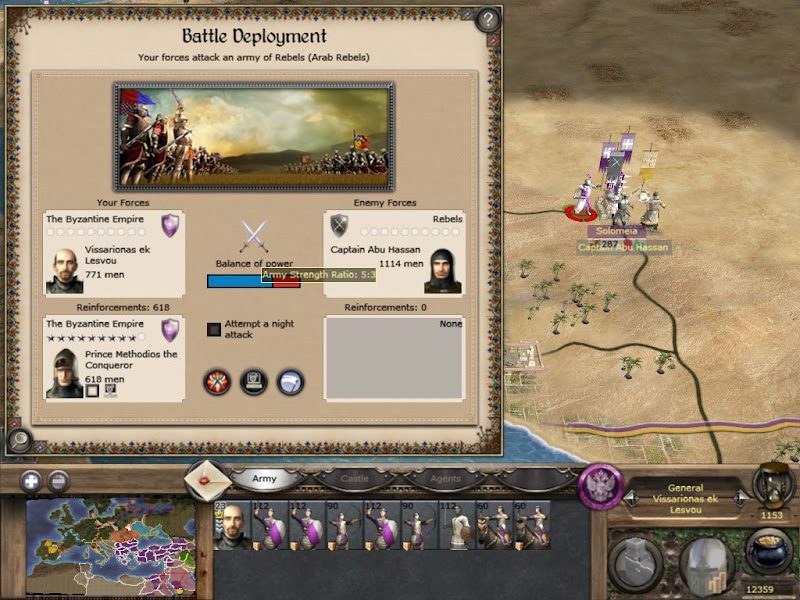Switch to the Army tab
The height and width of the screenshot is (600, 800).
coord(264,479)
